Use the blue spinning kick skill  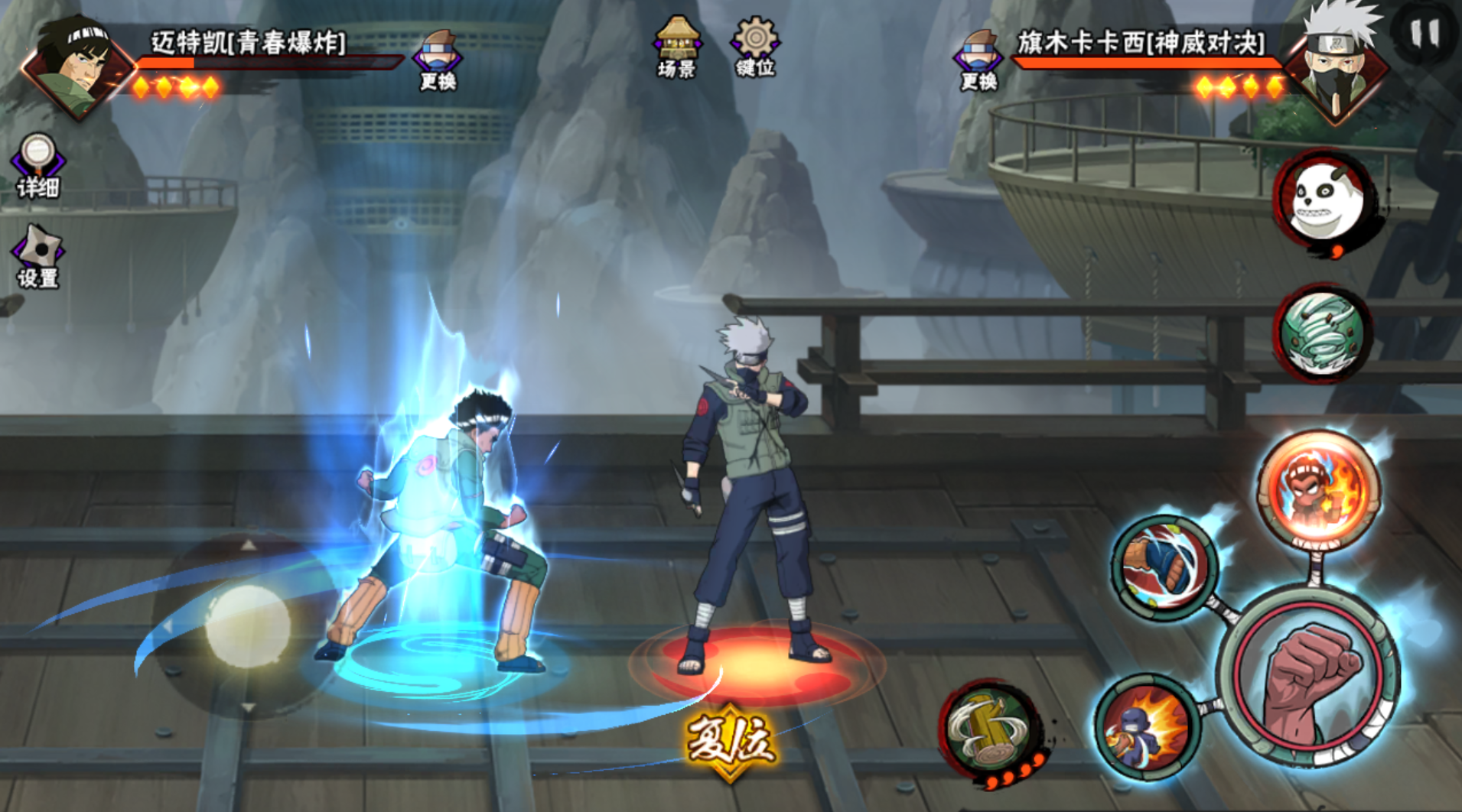[1164, 567]
